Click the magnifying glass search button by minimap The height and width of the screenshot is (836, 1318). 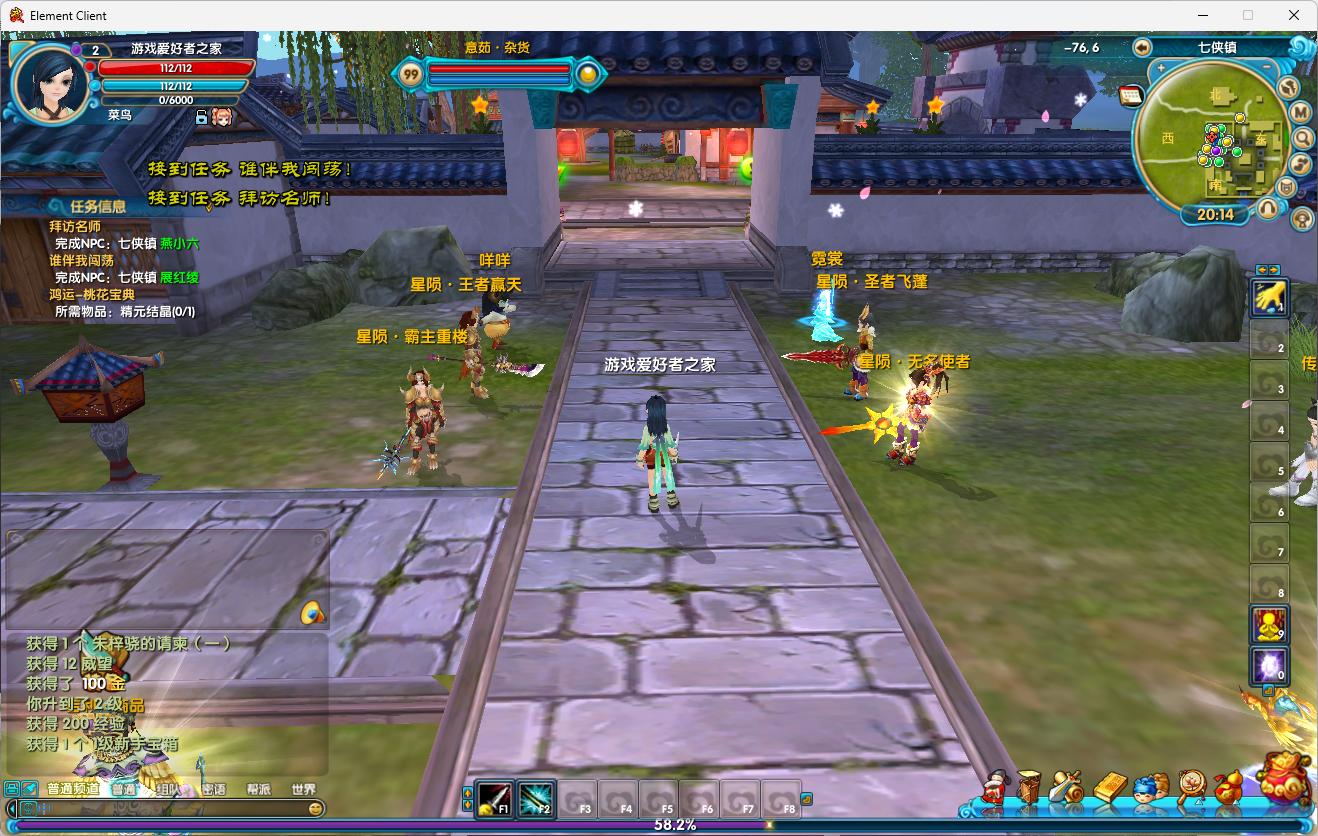pos(1302,138)
